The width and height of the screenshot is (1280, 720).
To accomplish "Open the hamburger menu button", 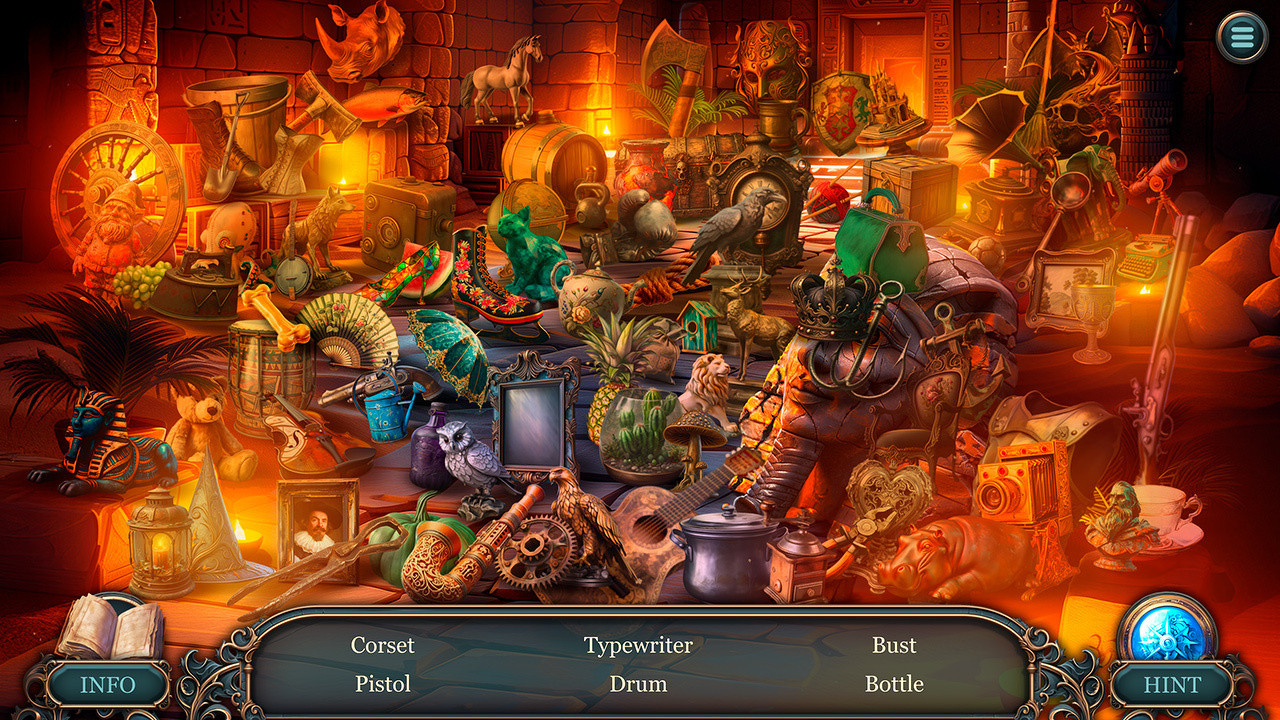I will pyautogui.click(x=1241, y=38).
